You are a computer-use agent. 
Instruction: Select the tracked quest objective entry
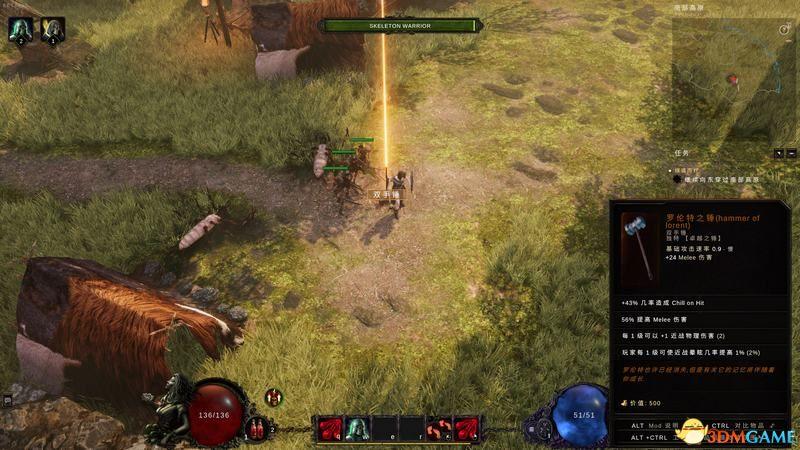coord(720,179)
